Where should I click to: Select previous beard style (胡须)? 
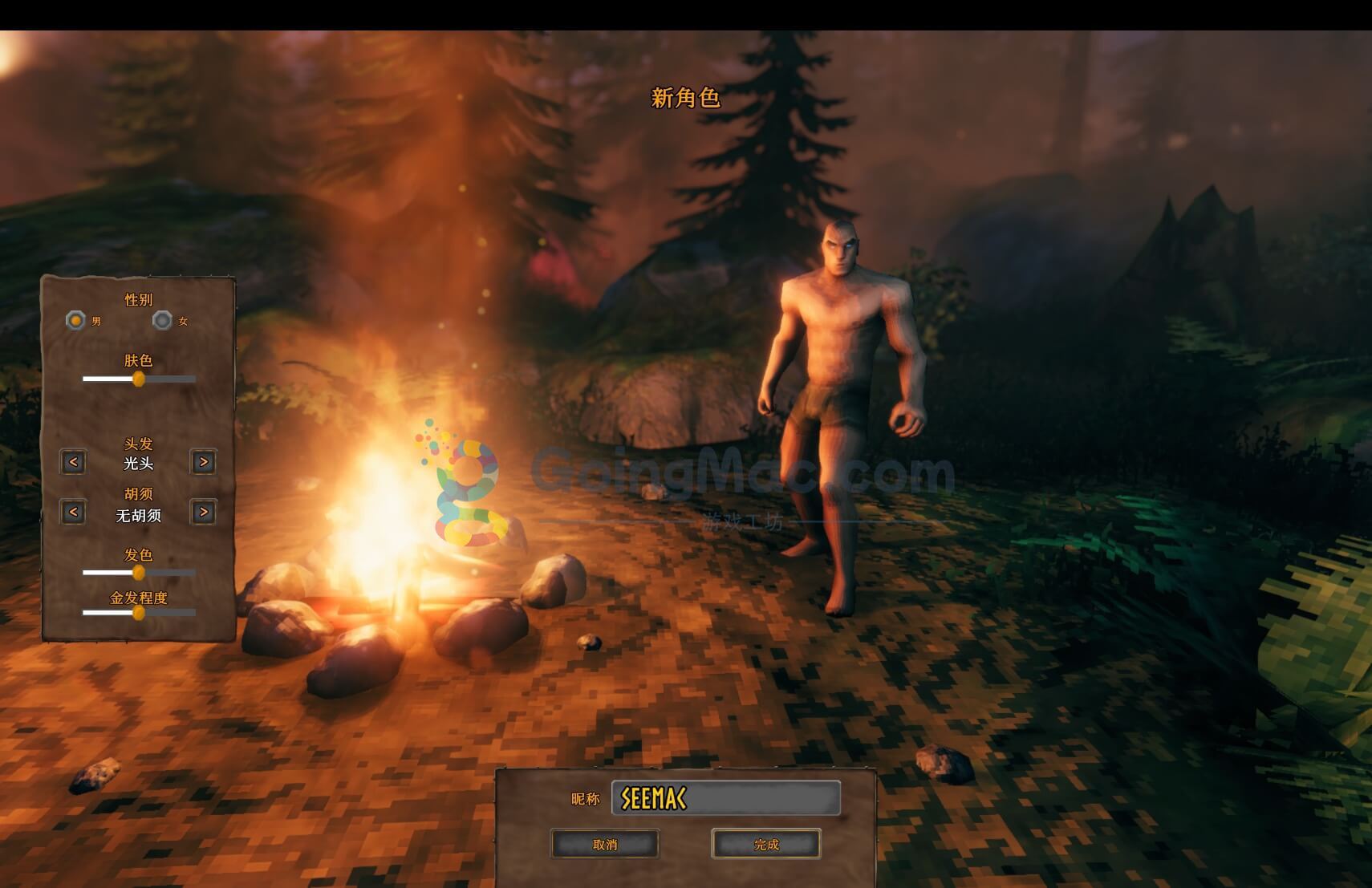(x=73, y=512)
